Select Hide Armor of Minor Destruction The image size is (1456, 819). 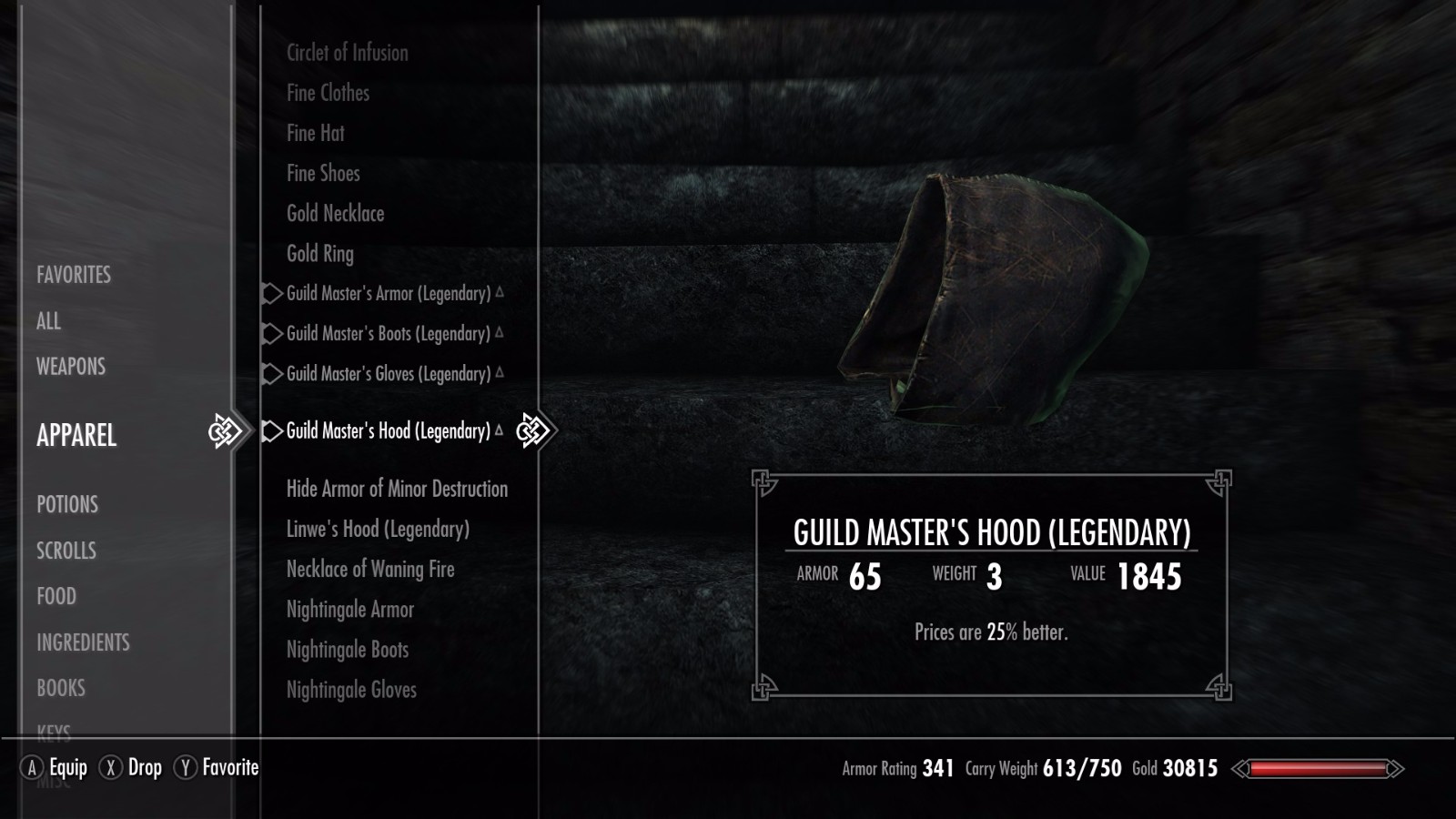tap(397, 489)
